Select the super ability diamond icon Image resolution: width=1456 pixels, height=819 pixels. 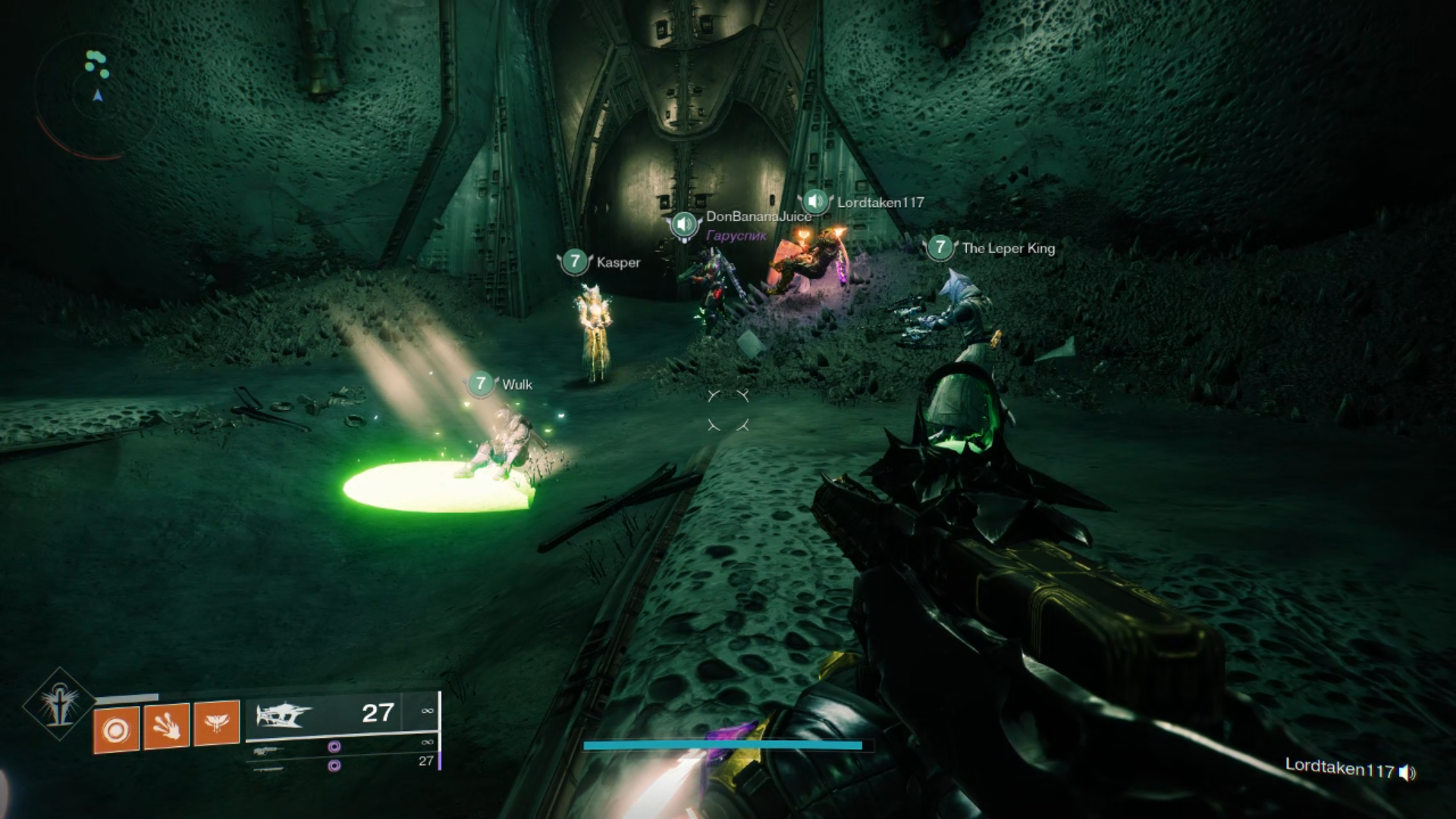click(x=59, y=705)
